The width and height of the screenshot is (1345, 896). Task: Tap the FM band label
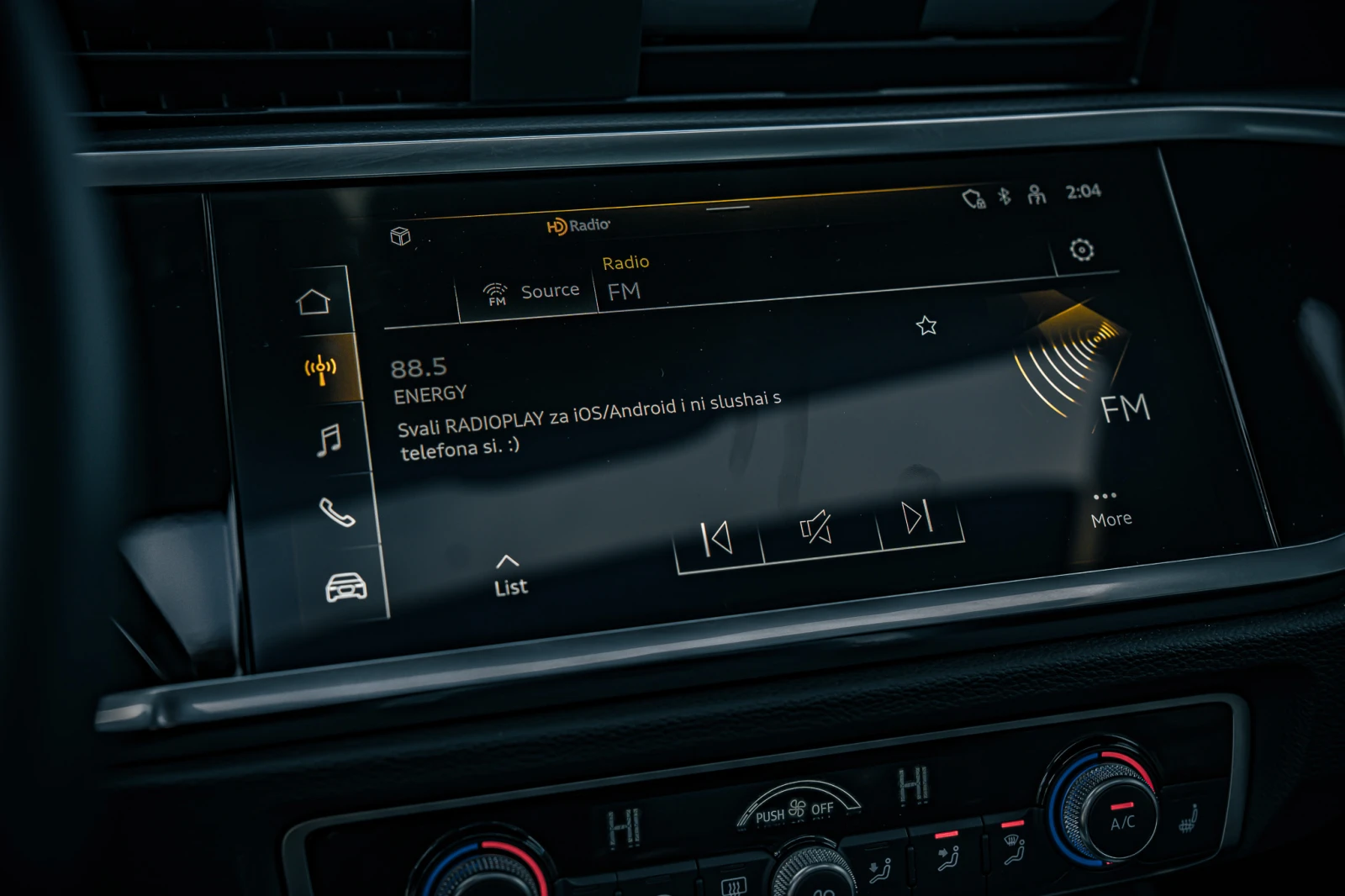click(625, 292)
